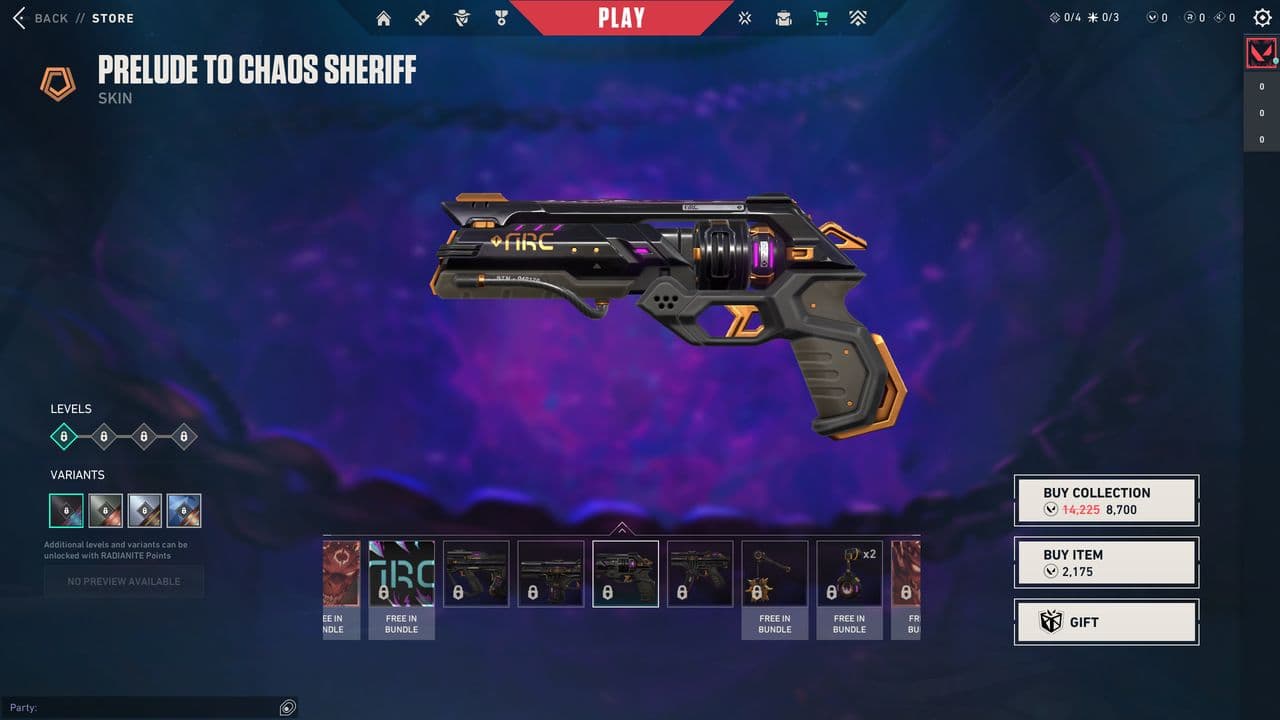Open the Premier icon
Viewport: 1280px width, 720px height.
pos(858,17)
